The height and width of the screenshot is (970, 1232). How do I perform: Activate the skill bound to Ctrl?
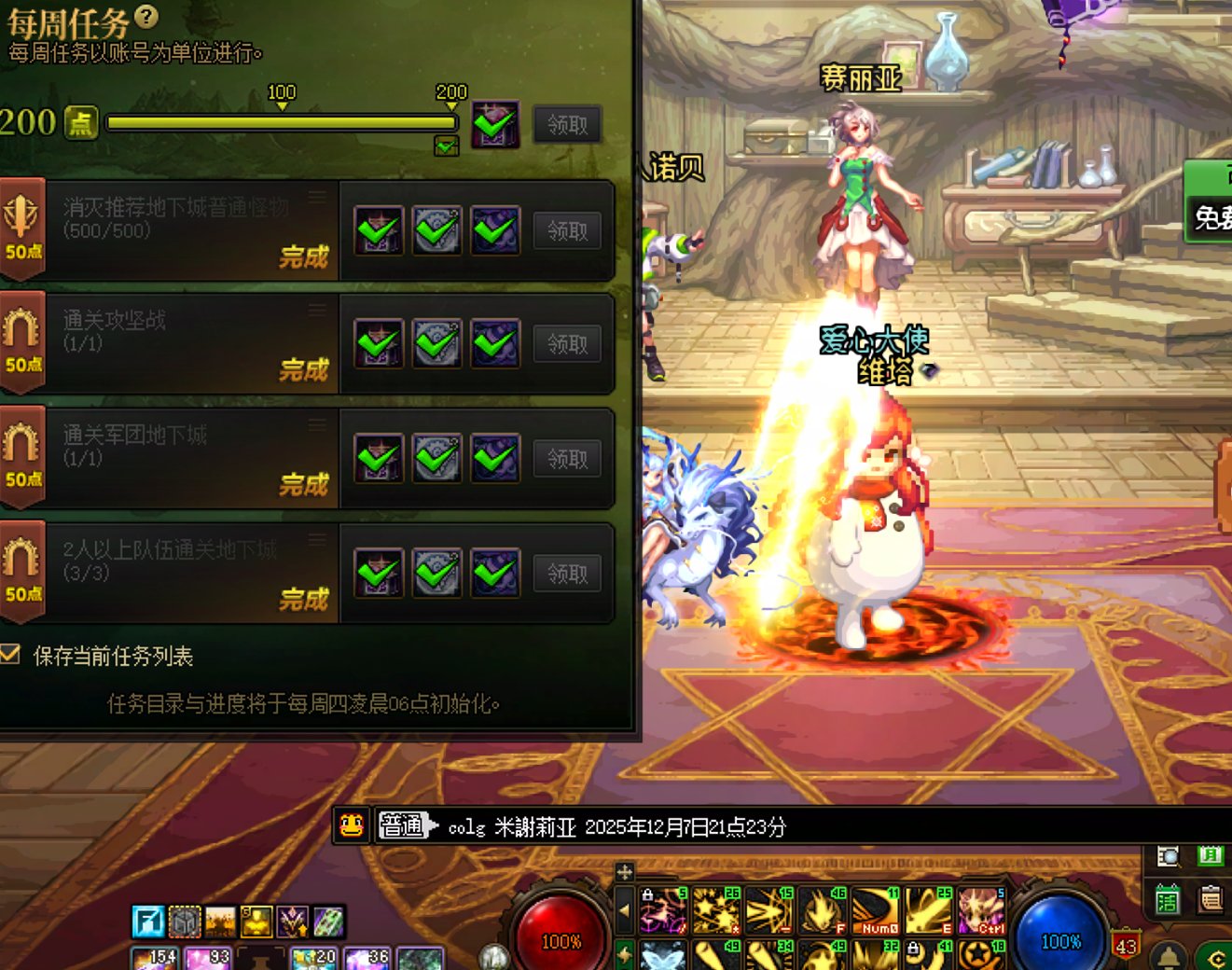981,910
